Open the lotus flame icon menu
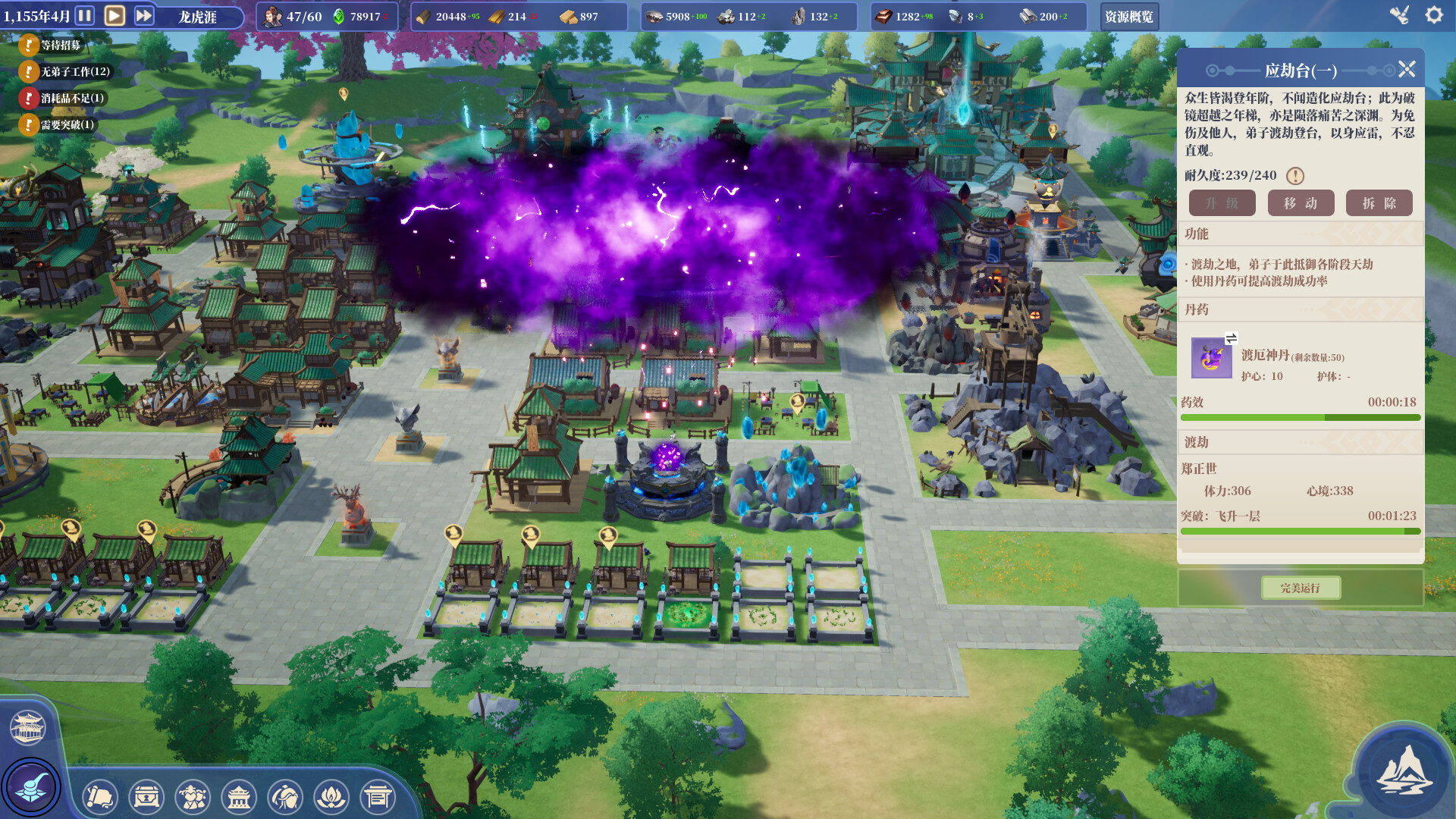 click(x=331, y=797)
